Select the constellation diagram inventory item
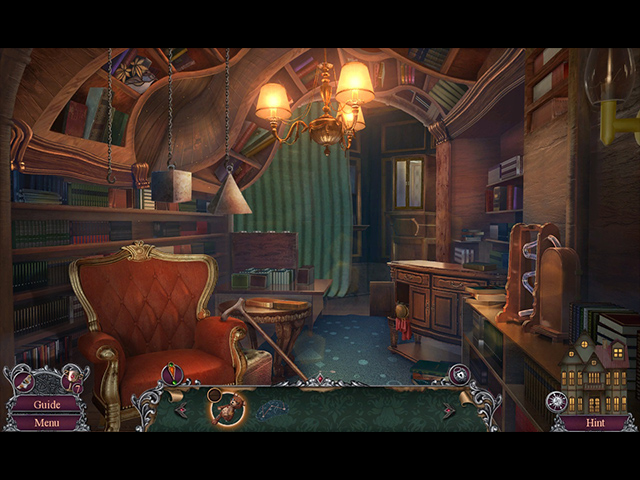Image resolution: width=640 pixels, height=480 pixels. pos(270,409)
